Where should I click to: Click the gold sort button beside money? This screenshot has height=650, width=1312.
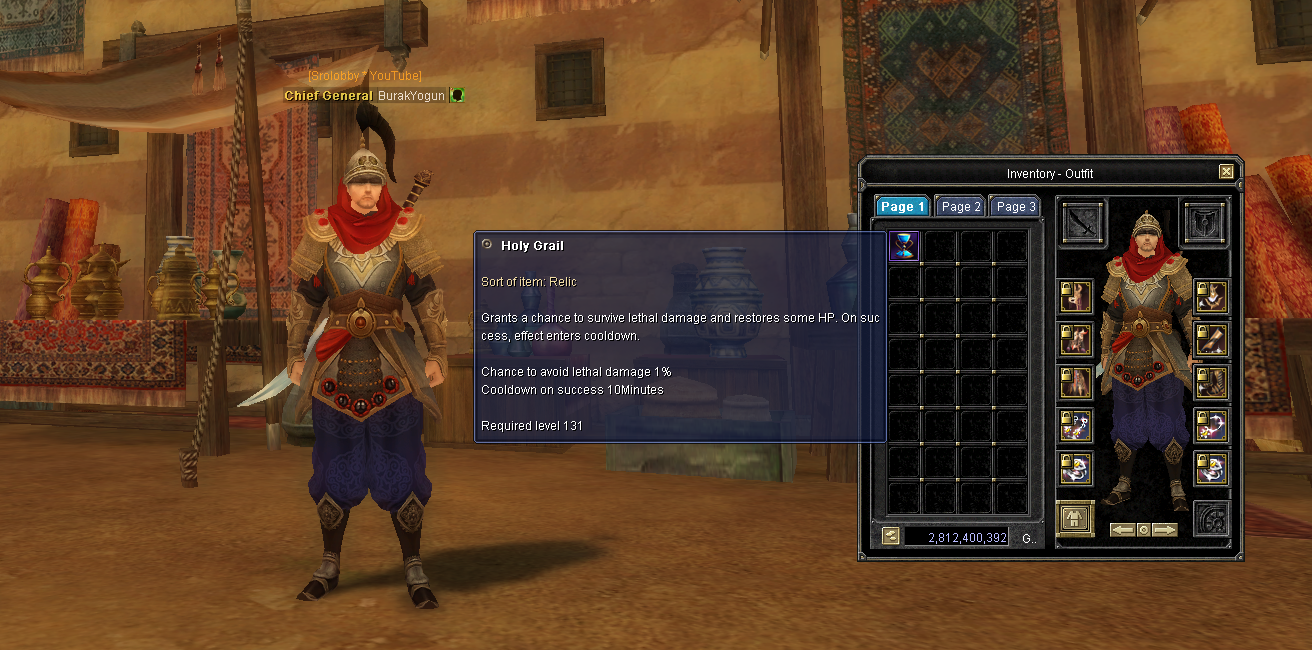point(890,537)
